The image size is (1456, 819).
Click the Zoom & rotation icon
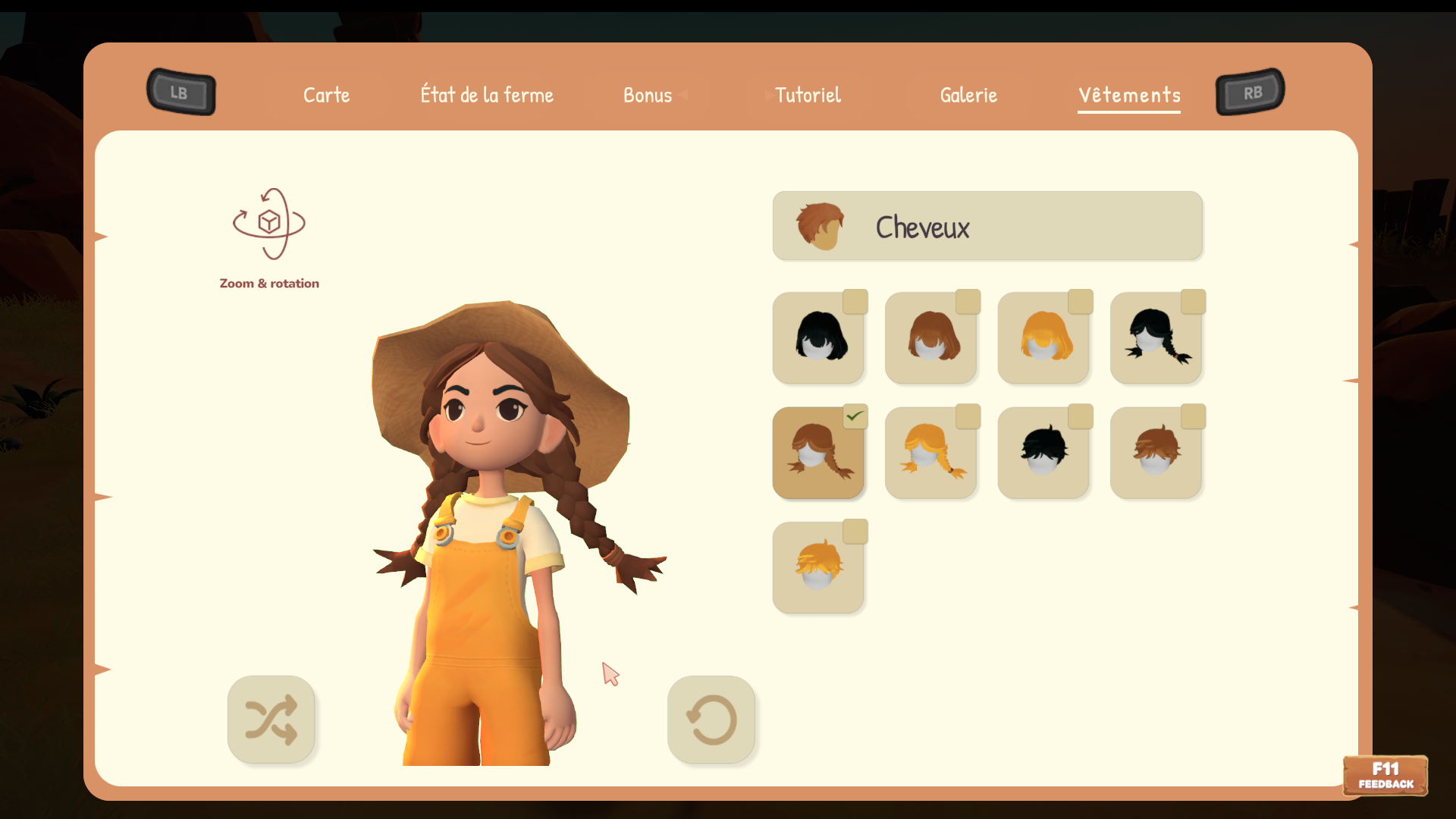pos(269,224)
